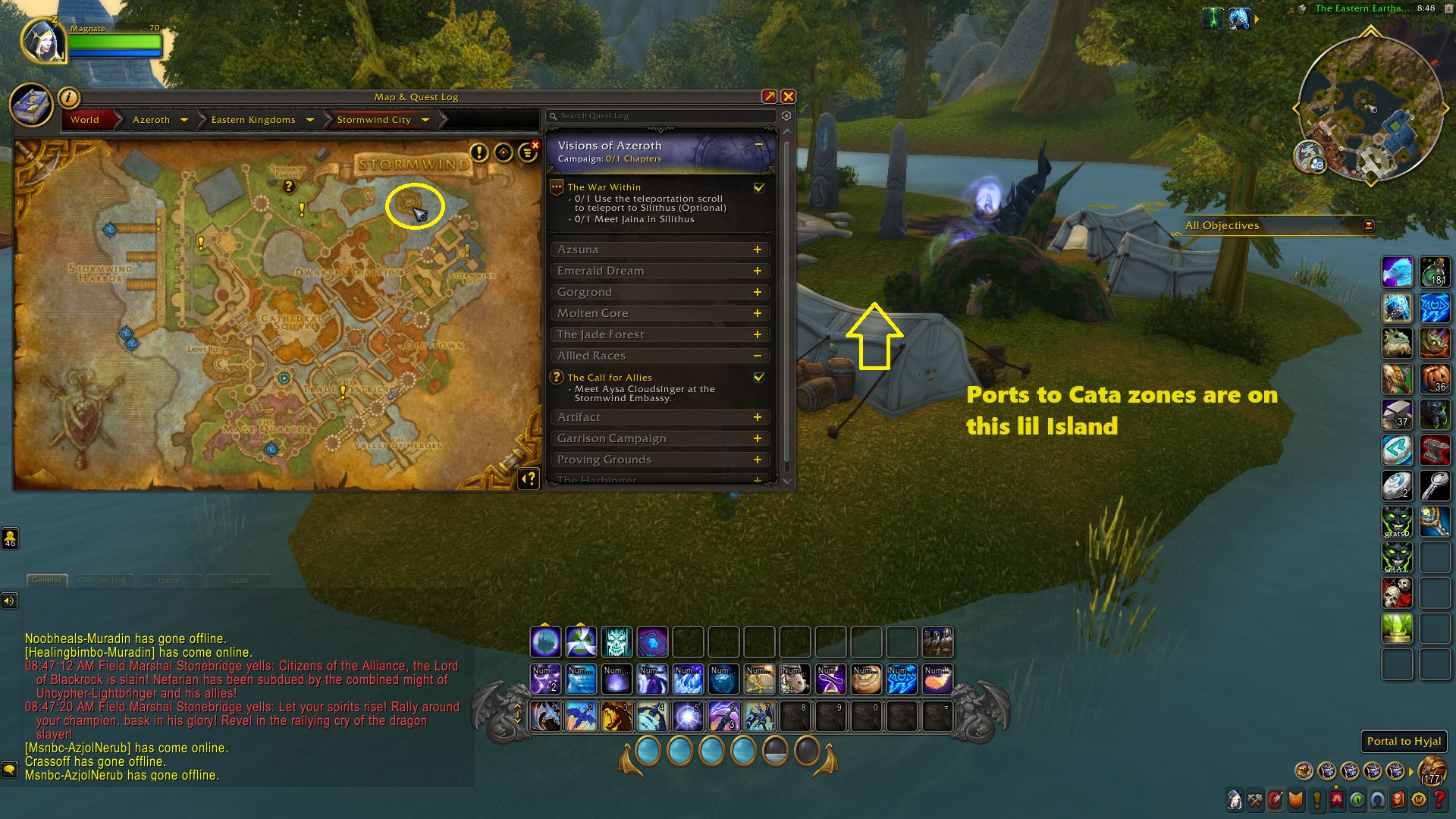
Task: Collapse the All Objectives tracker
Action: (x=1369, y=225)
